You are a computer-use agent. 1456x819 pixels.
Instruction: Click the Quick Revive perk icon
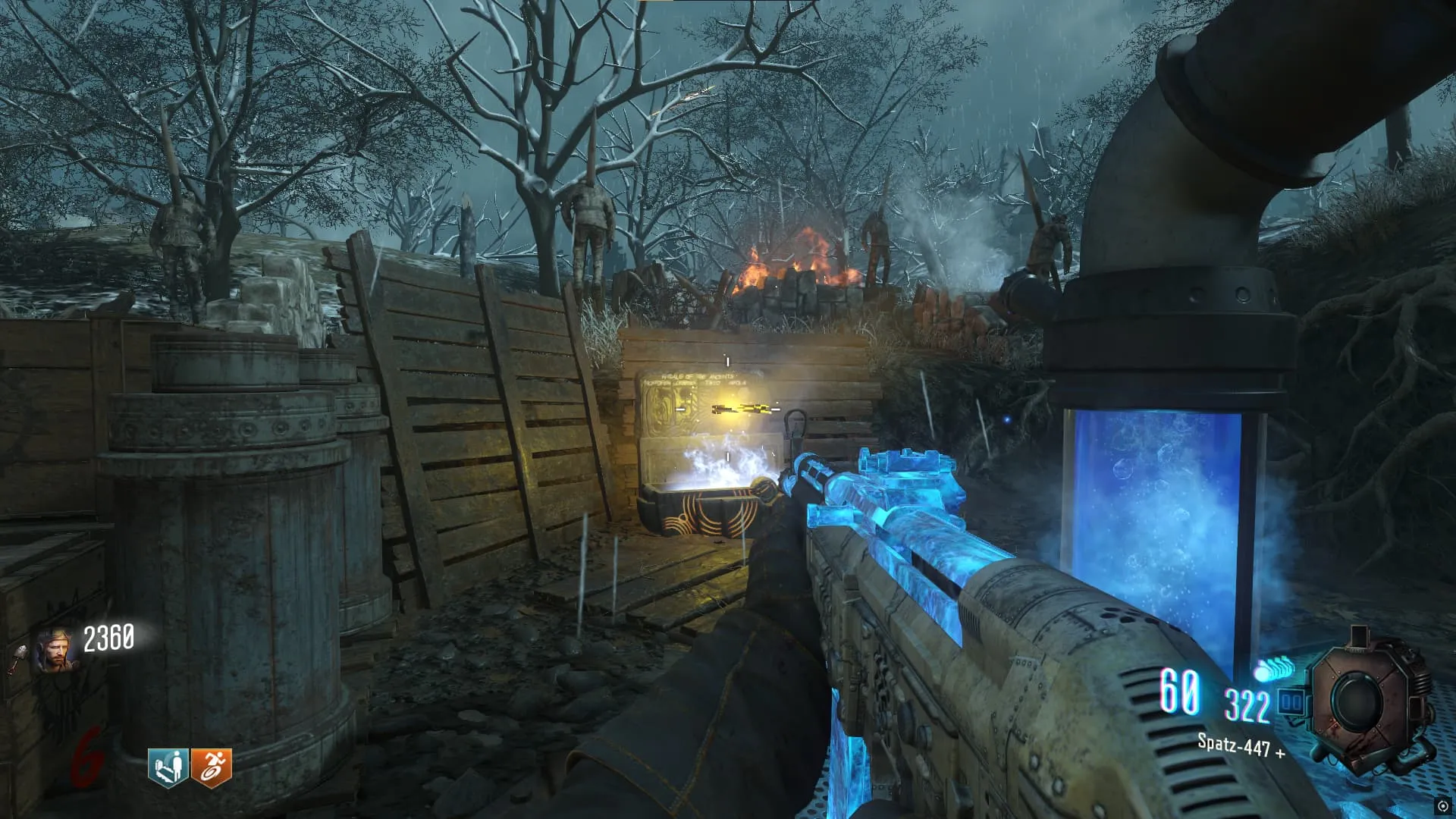[168, 767]
